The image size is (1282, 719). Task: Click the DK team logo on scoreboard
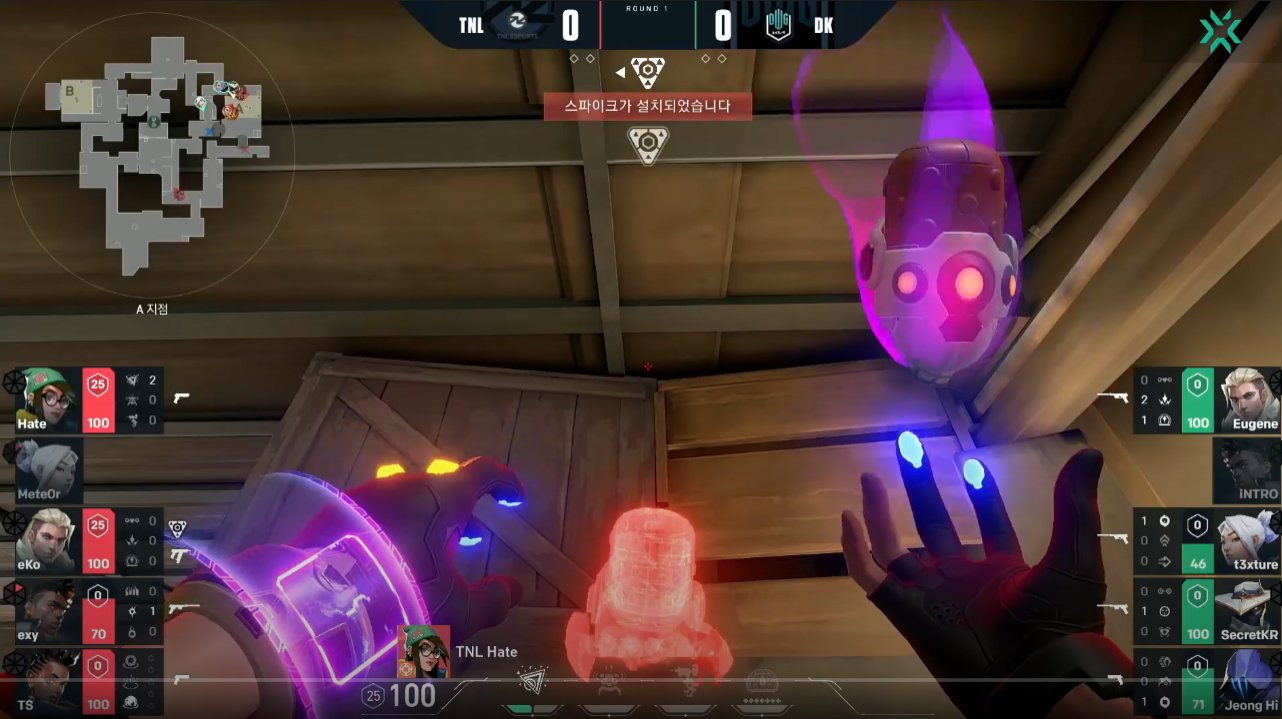coord(778,24)
